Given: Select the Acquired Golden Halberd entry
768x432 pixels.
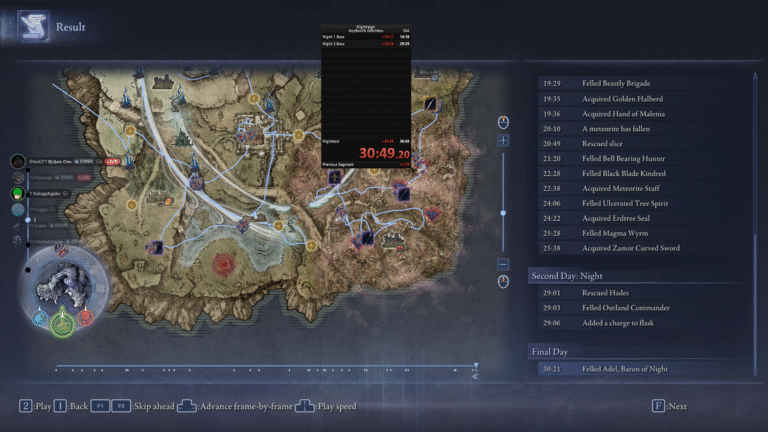Looking at the screenshot, I should 630,99.
